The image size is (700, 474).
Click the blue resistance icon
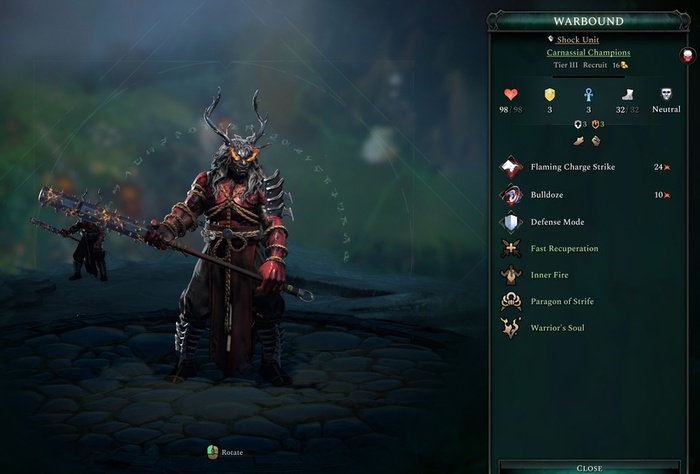[589, 95]
